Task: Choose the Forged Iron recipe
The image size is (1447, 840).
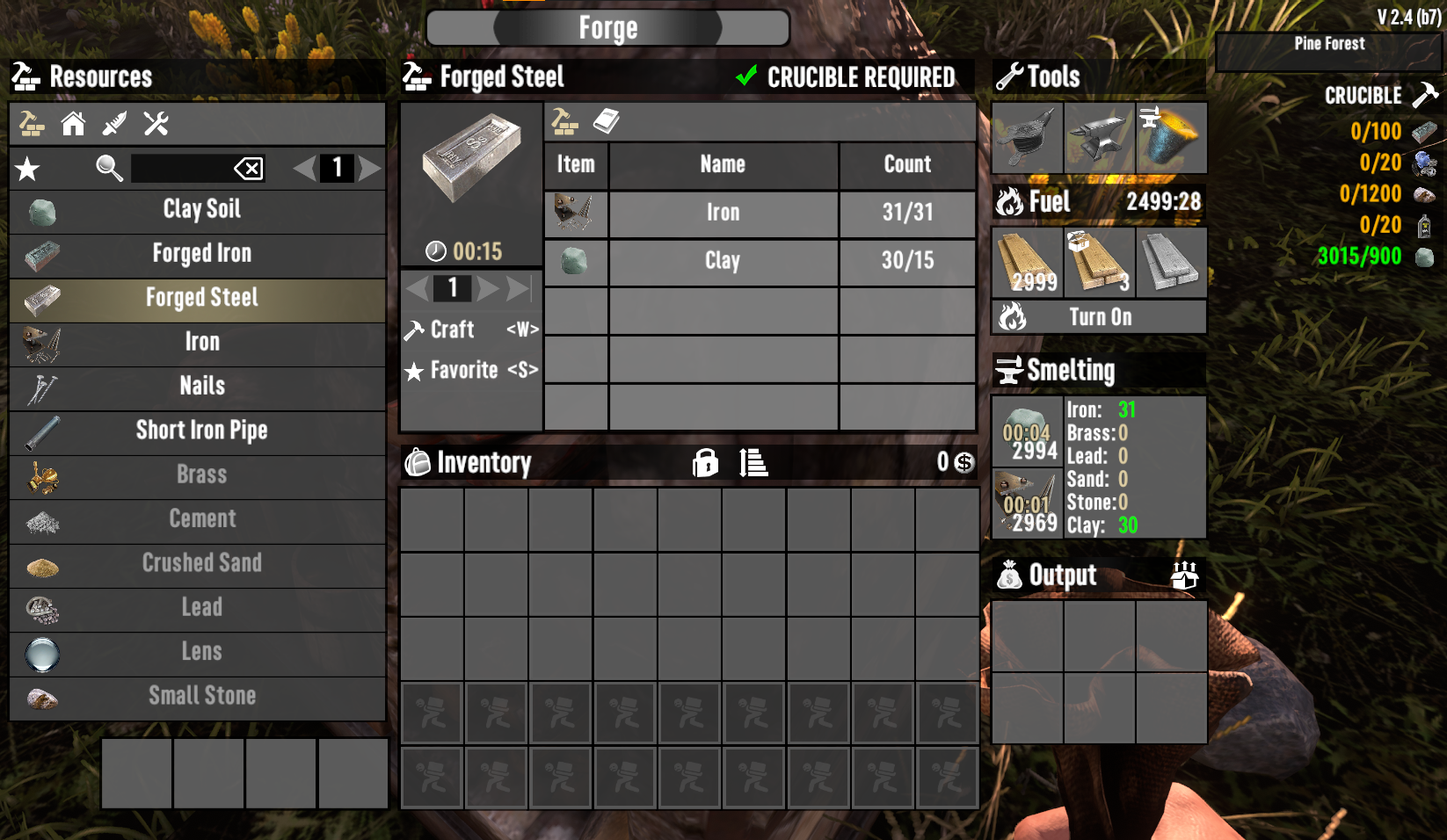Action: pos(200,254)
